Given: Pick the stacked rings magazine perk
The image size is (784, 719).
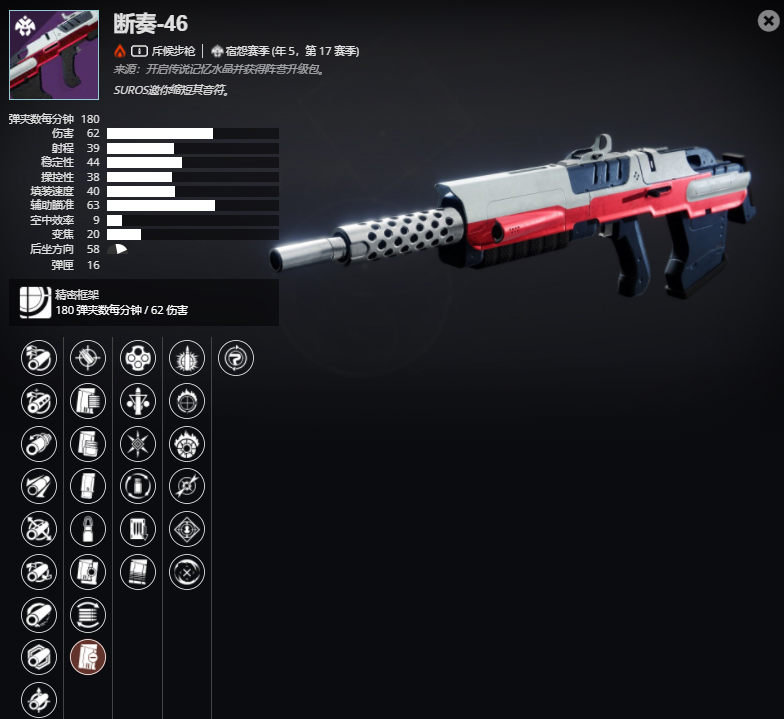Looking at the screenshot, I should [88, 614].
